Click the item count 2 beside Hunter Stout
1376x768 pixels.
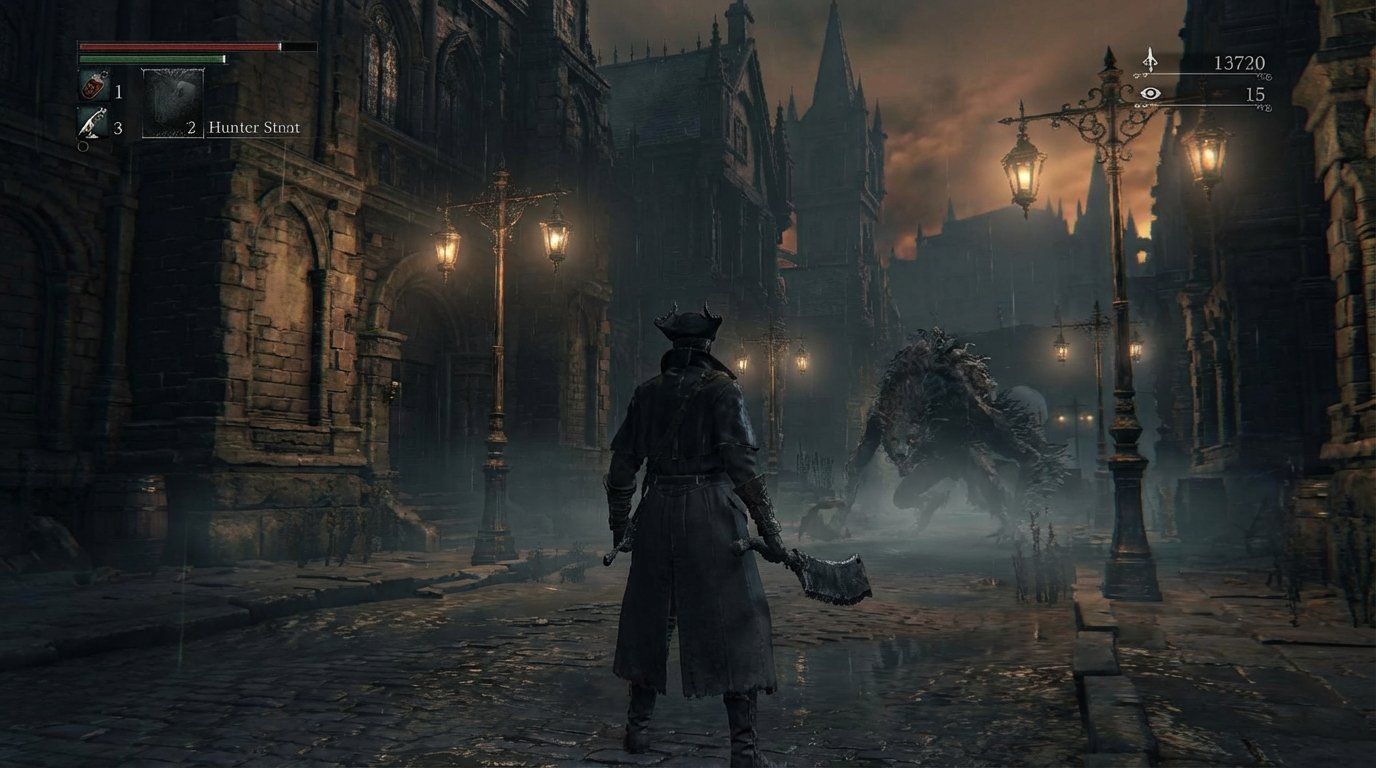(x=190, y=126)
